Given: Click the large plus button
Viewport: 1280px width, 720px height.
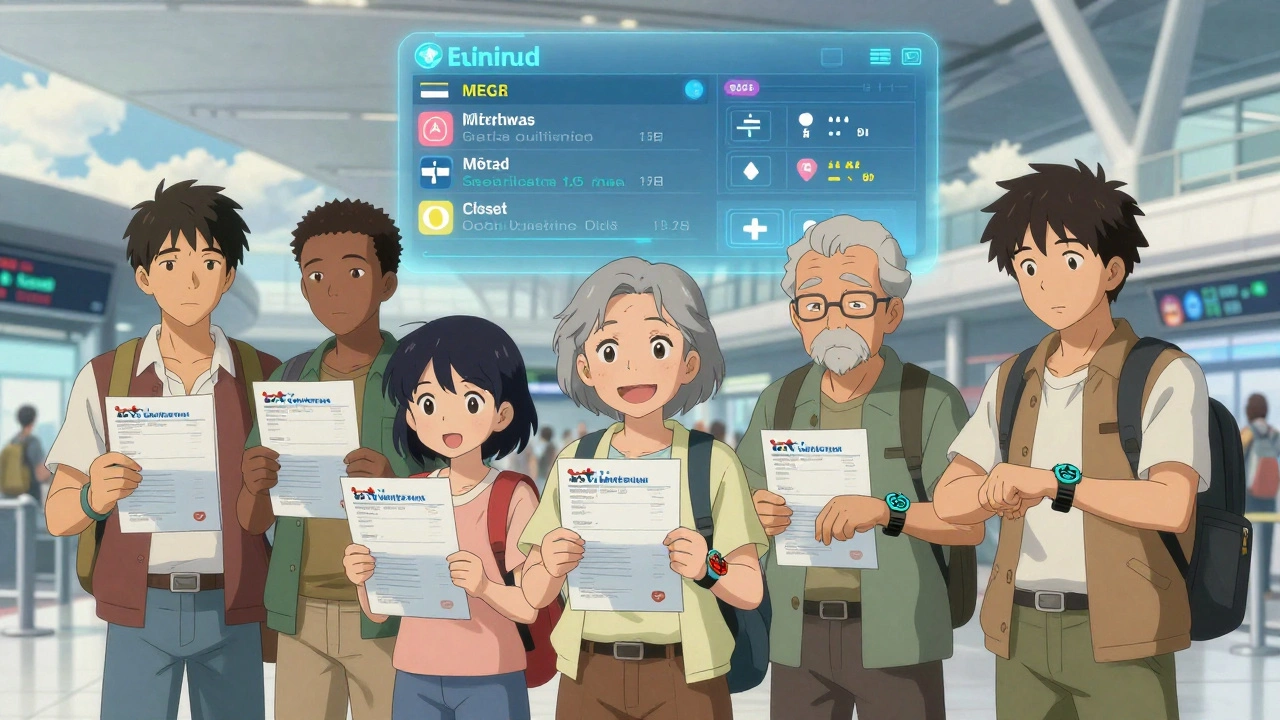Looking at the screenshot, I should pyautogui.click(x=755, y=228).
